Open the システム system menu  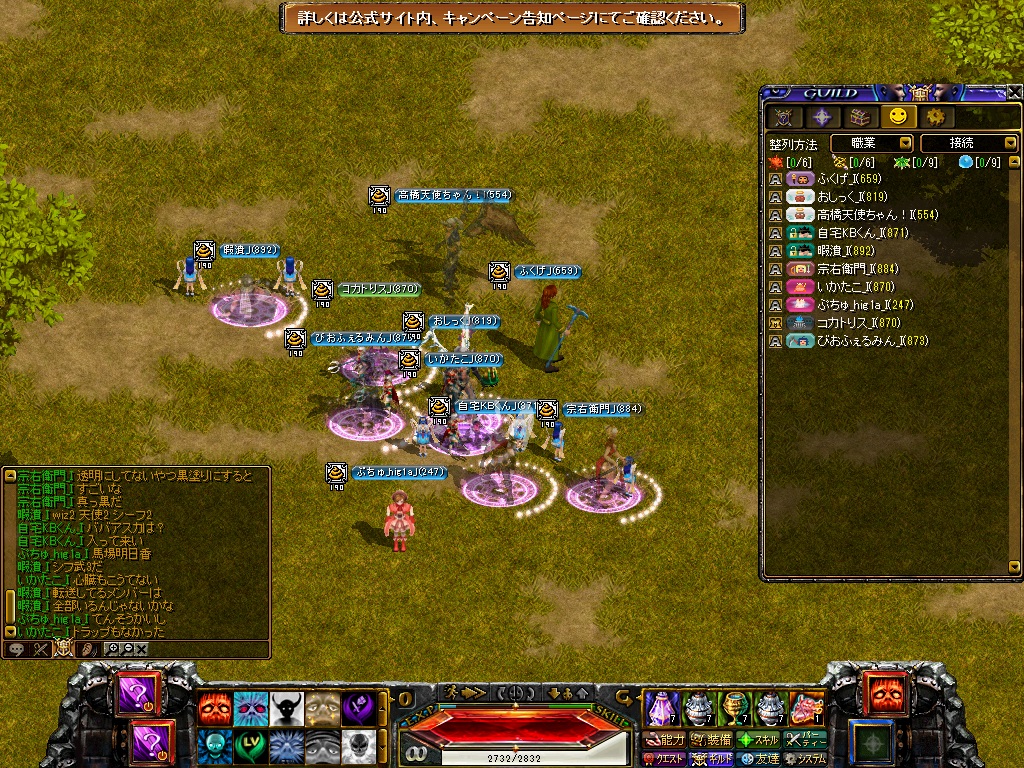point(805,759)
